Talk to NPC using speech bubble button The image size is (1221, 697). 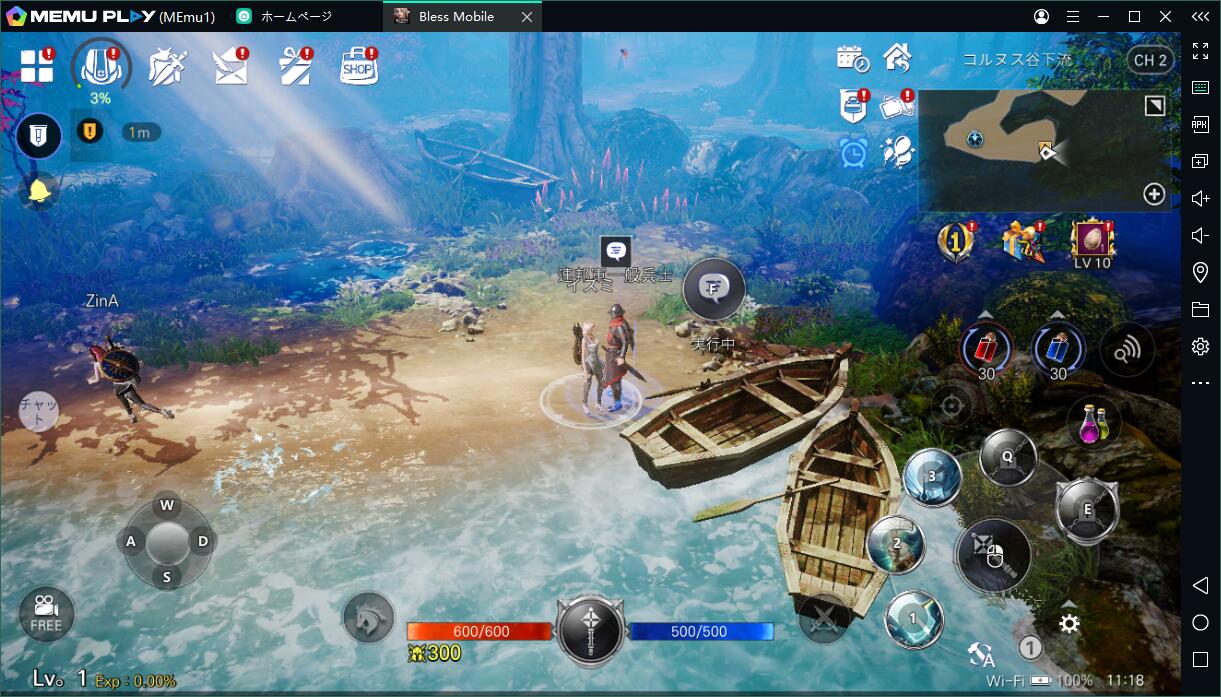713,289
